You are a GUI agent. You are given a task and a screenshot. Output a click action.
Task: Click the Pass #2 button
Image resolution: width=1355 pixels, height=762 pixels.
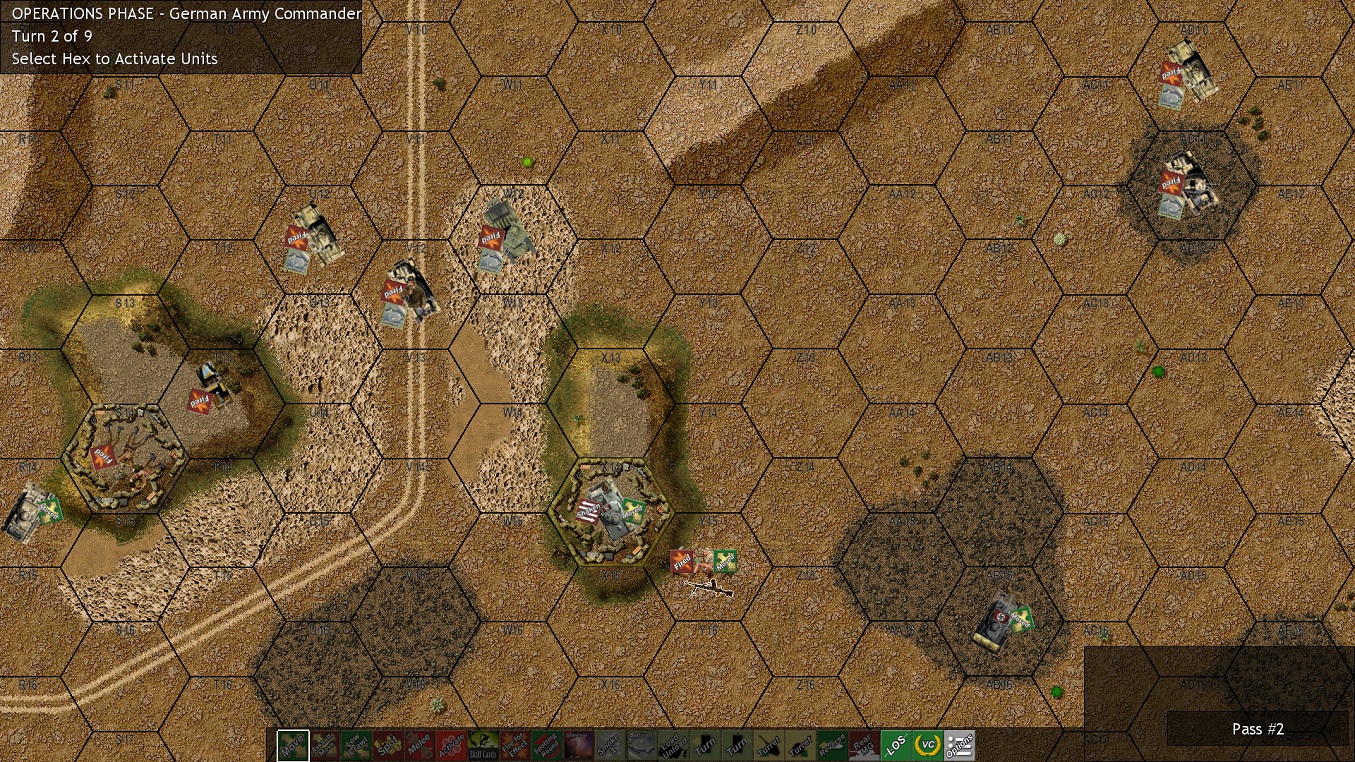point(1257,729)
